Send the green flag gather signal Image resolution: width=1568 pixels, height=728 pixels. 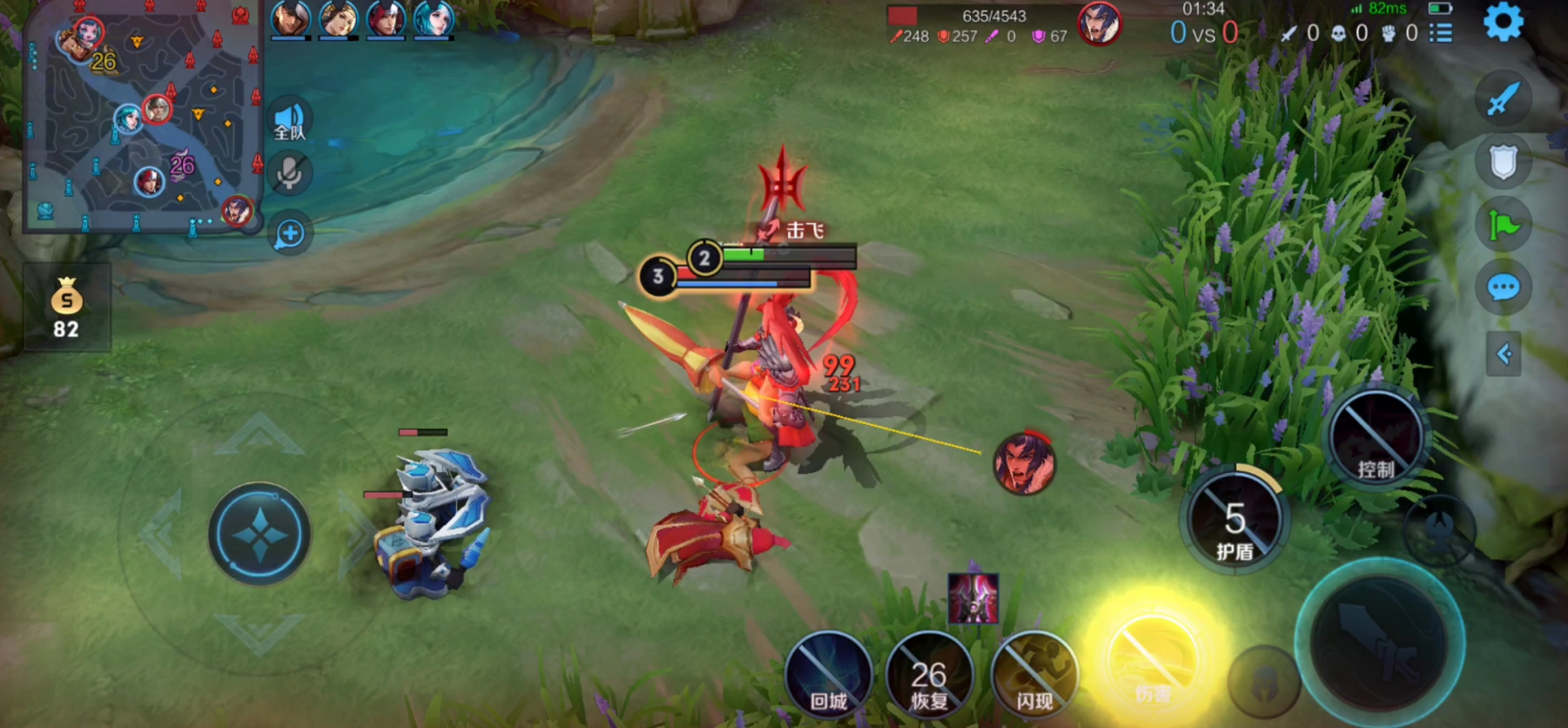[x=1503, y=226]
